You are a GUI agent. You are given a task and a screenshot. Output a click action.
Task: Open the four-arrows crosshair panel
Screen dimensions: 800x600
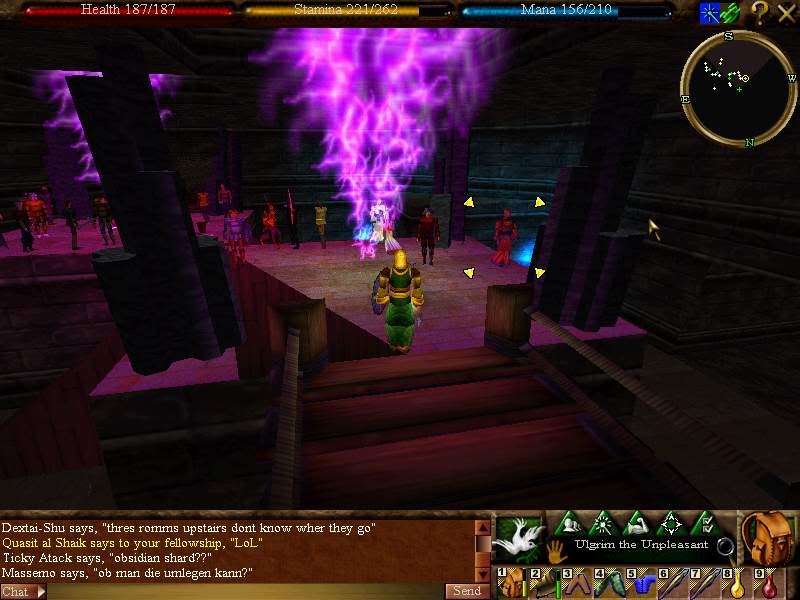[671, 523]
